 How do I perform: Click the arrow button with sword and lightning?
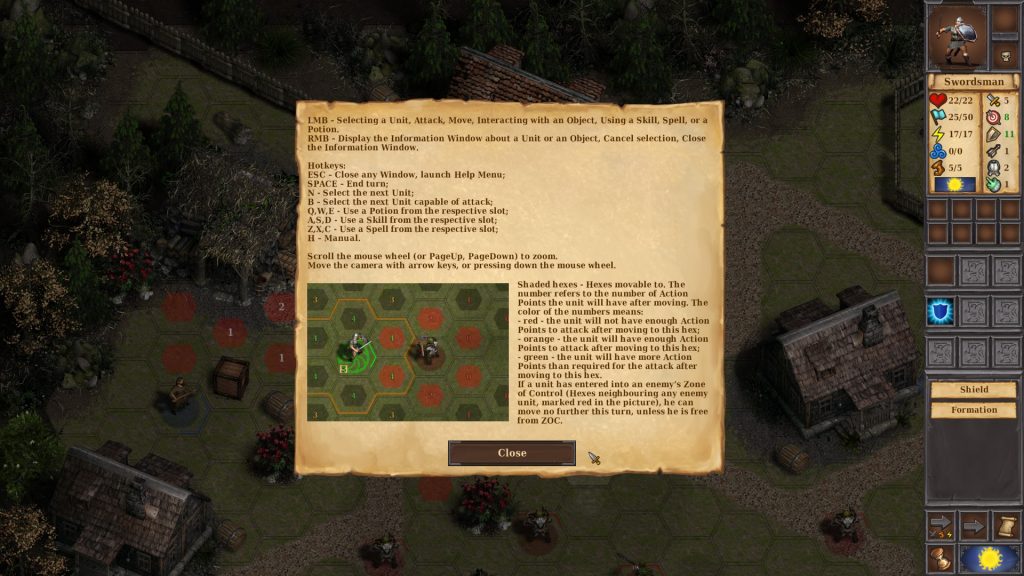[x=940, y=524]
